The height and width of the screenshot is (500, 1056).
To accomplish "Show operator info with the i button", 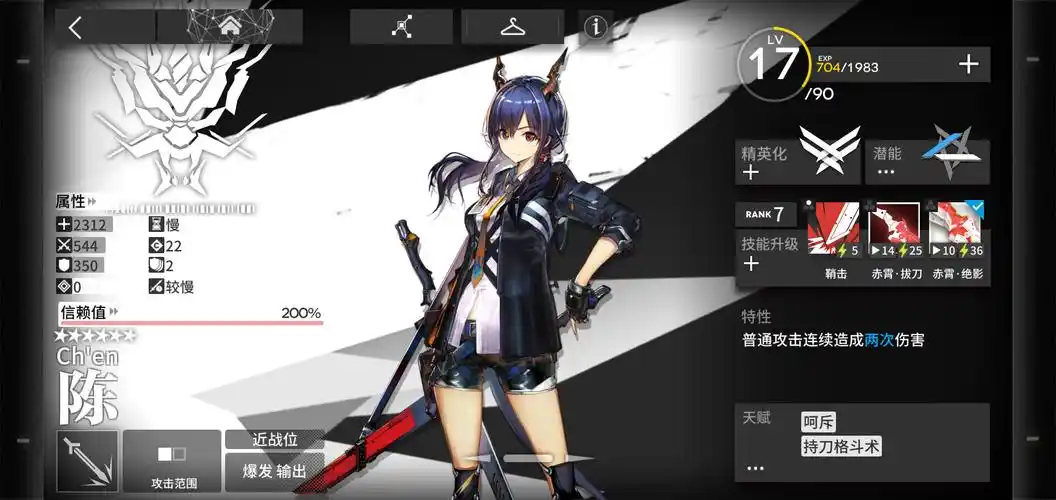I will pyautogui.click(x=597, y=27).
